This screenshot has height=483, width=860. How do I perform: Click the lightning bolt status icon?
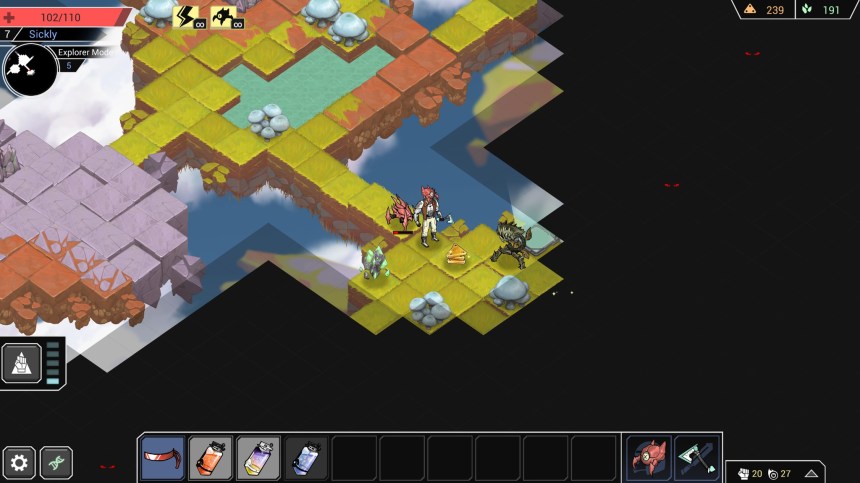187,16
